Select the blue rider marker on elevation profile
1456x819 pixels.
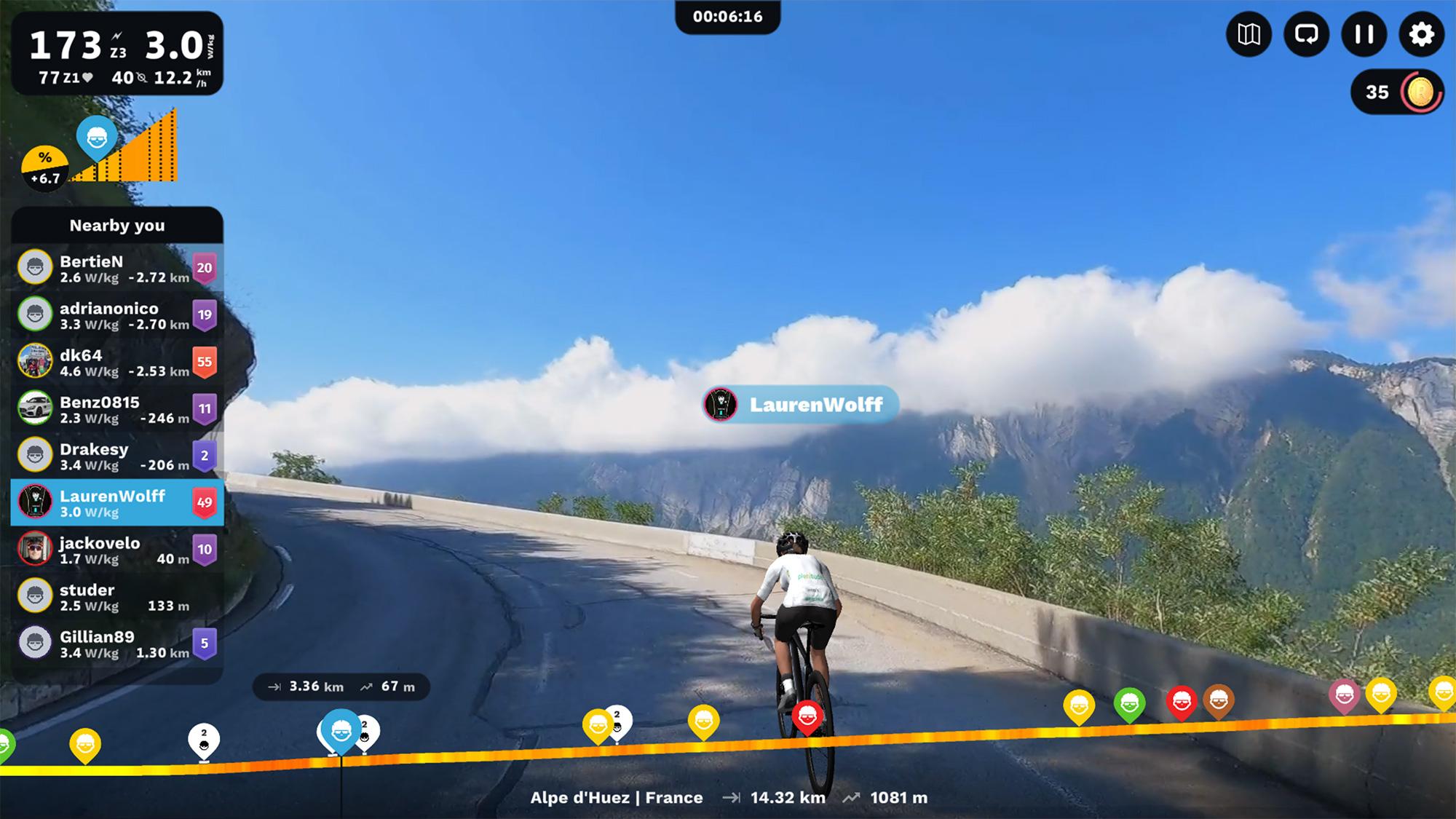click(x=341, y=730)
